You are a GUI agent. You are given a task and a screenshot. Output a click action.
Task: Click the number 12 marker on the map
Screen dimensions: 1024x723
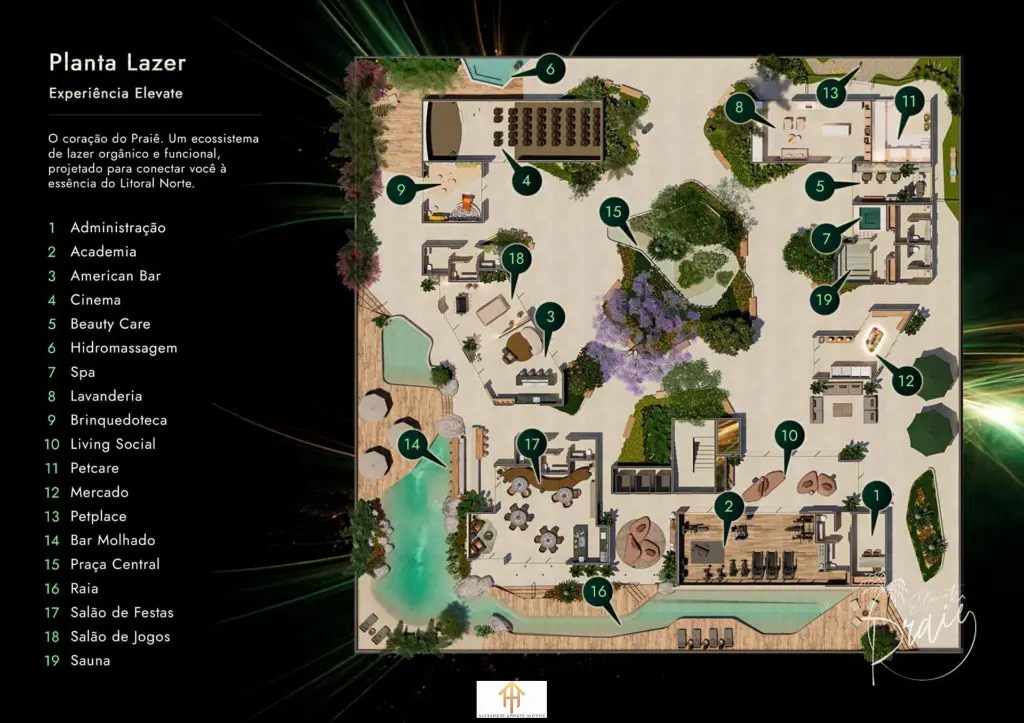click(905, 380)
